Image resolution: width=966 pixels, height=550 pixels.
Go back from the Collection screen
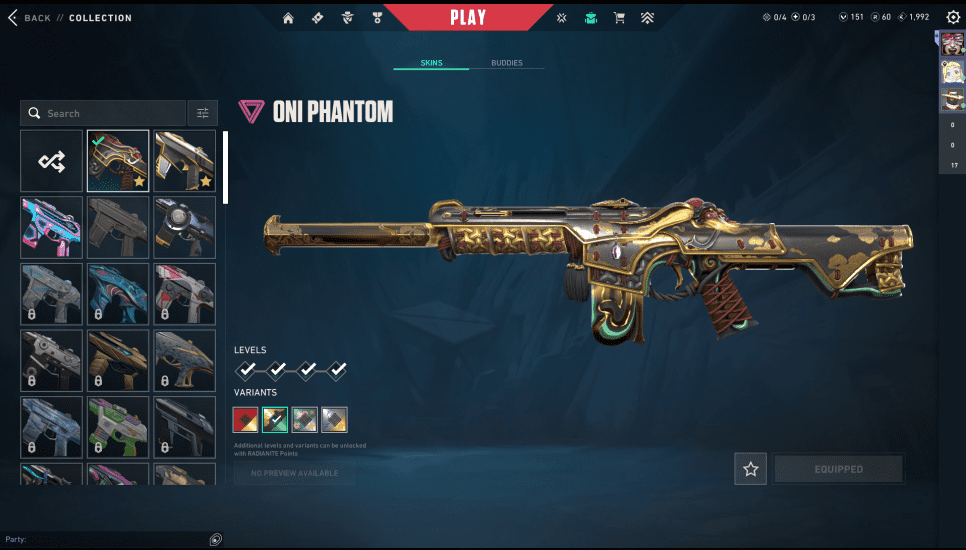[30, 18]
